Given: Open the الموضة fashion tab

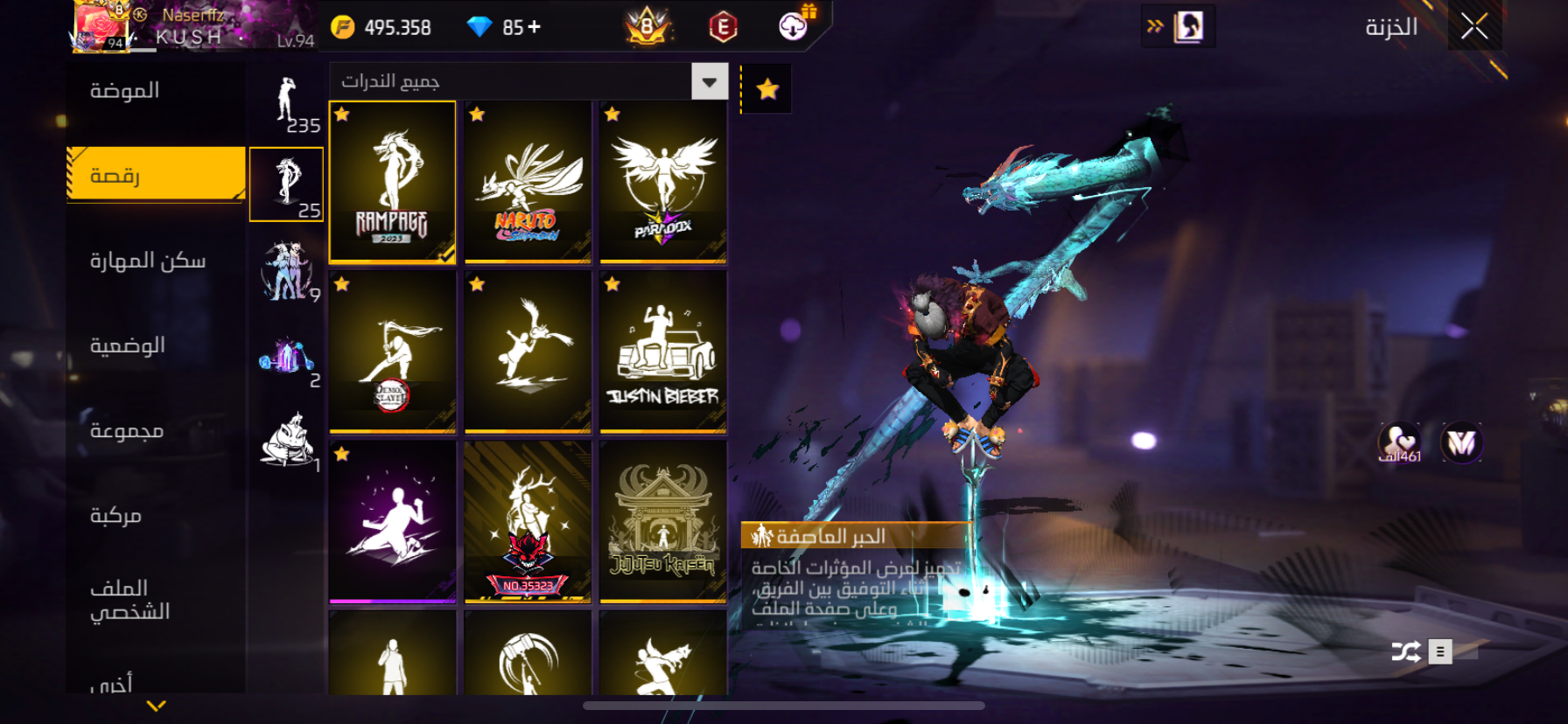Looking at the screenshot, I should pyautogui.click(x=125, y=91).
